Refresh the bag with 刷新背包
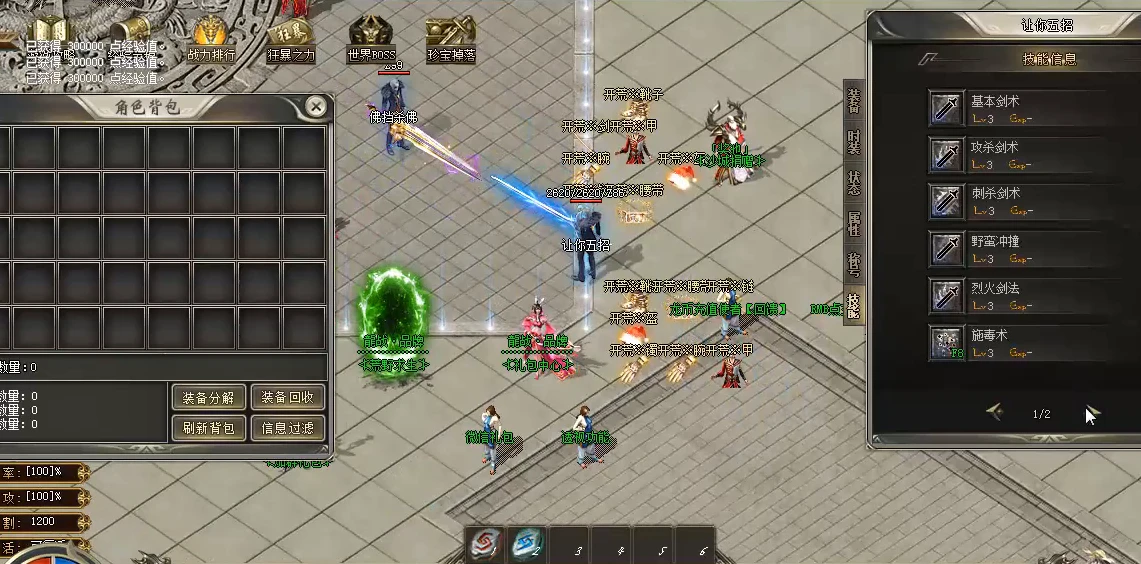The width and height of the screenshot is (1141, 564). tap(208, 428)
